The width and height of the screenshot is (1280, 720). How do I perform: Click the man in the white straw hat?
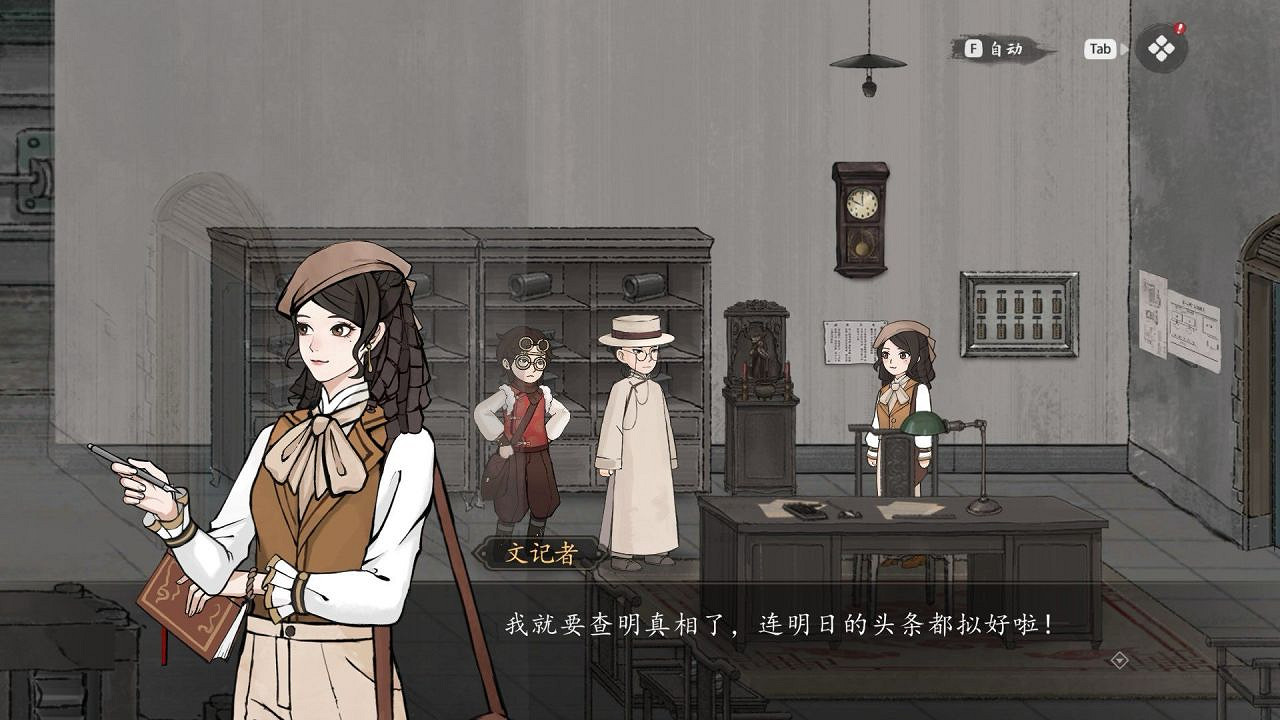point(636,430)
